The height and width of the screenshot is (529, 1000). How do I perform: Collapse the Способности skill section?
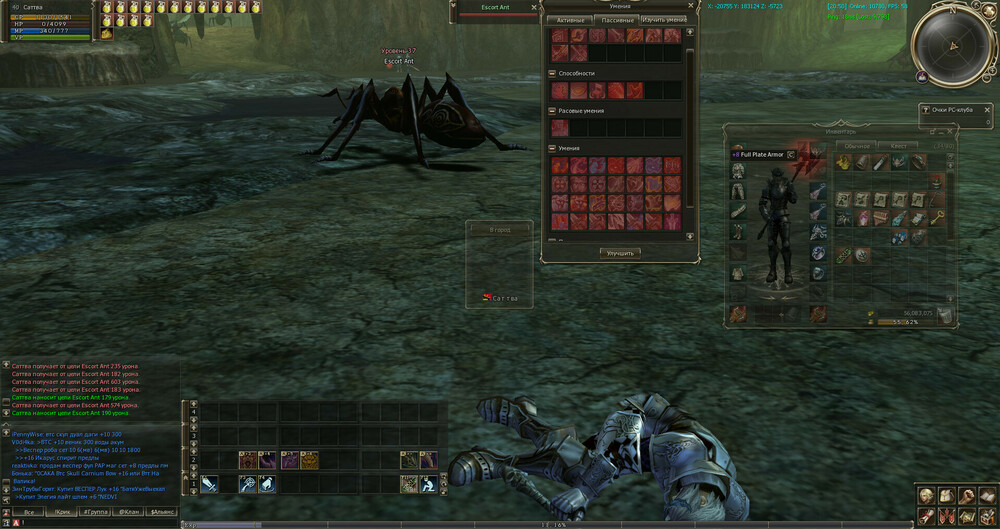(553, 73)
